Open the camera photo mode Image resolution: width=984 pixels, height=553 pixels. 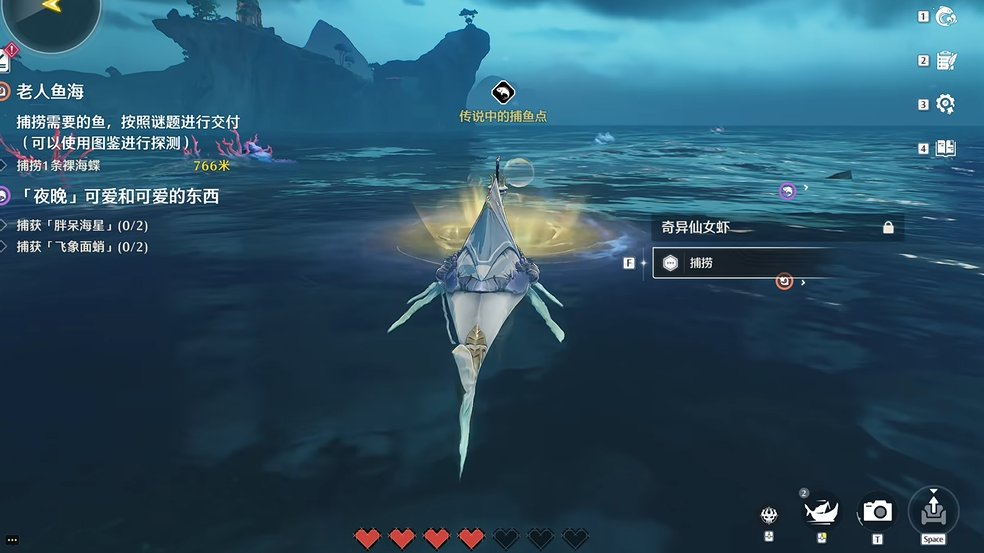coord(877,512)
